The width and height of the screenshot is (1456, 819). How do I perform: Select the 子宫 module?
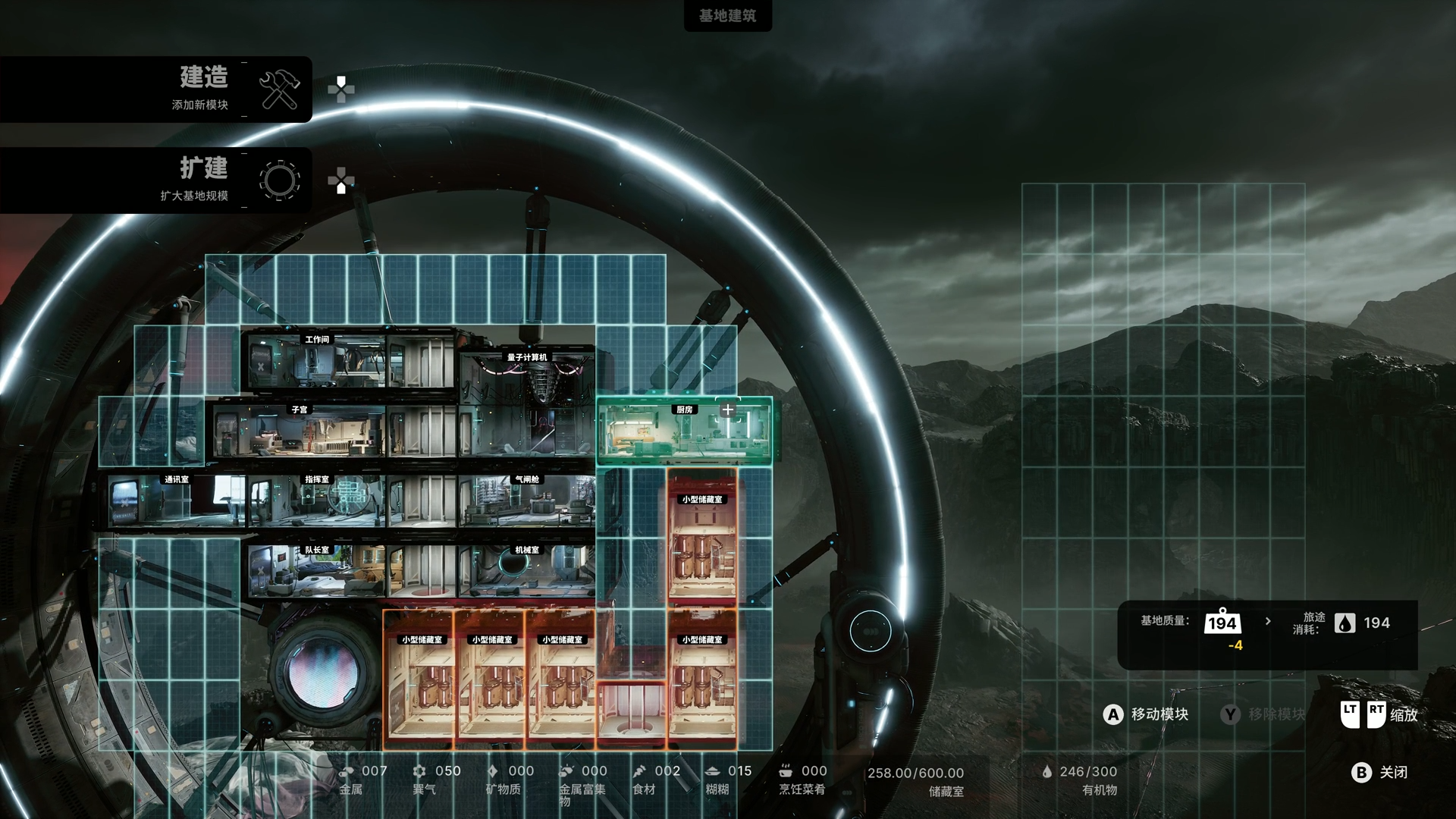300,431
